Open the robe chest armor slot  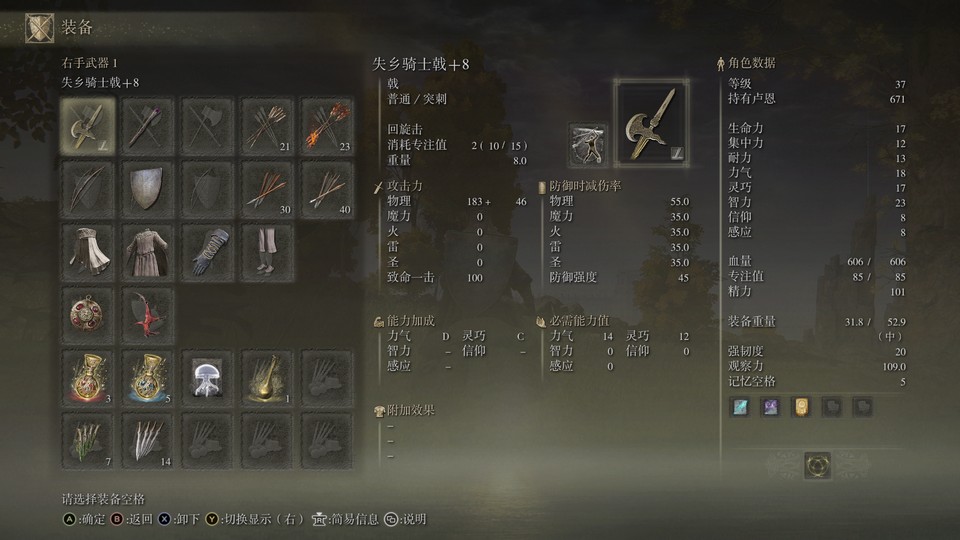point(148,252)
